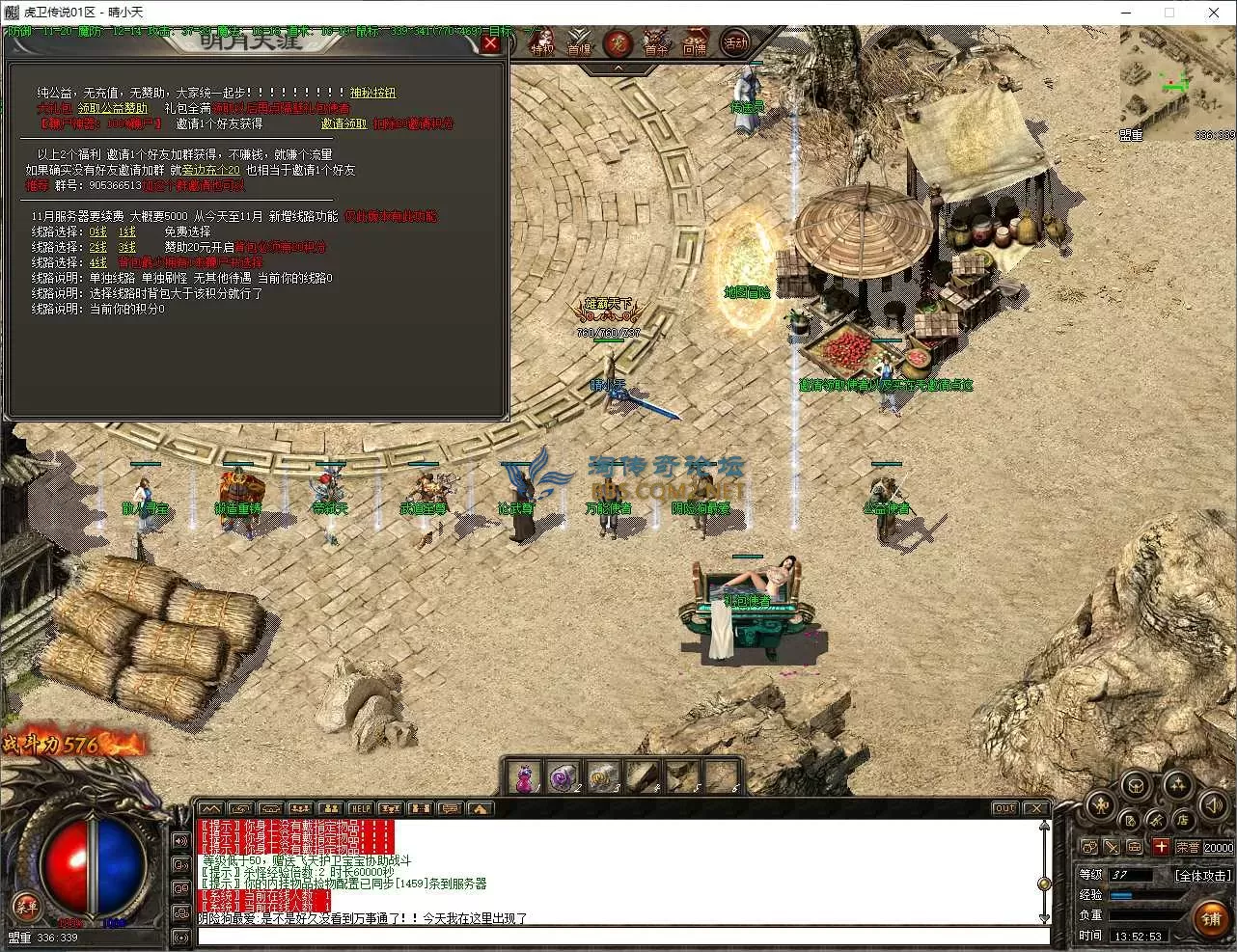Select line 0线 in the panel
Screen dimensions: 1237x952
click(98, 231)
